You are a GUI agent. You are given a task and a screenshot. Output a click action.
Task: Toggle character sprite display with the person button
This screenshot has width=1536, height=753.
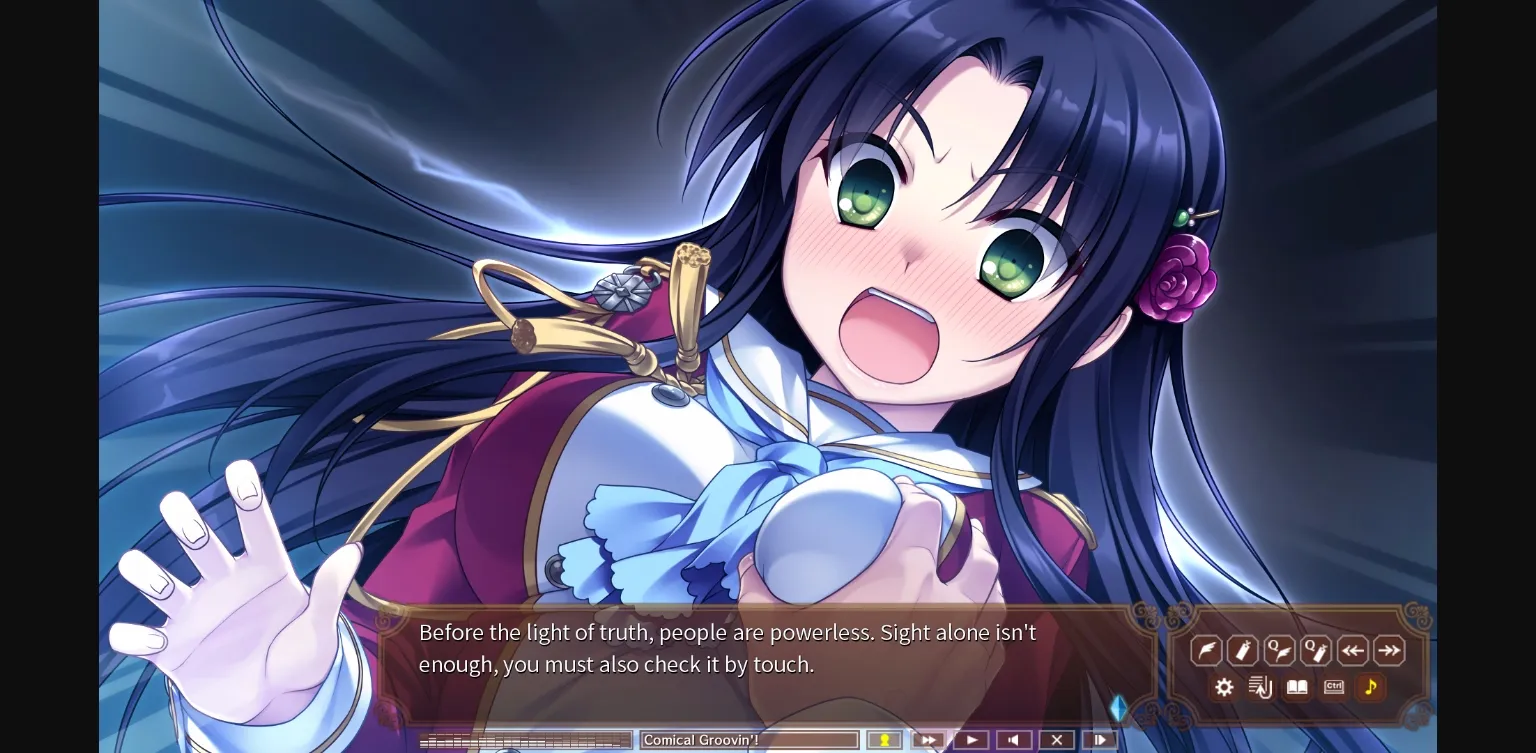[x=884, y=740]
